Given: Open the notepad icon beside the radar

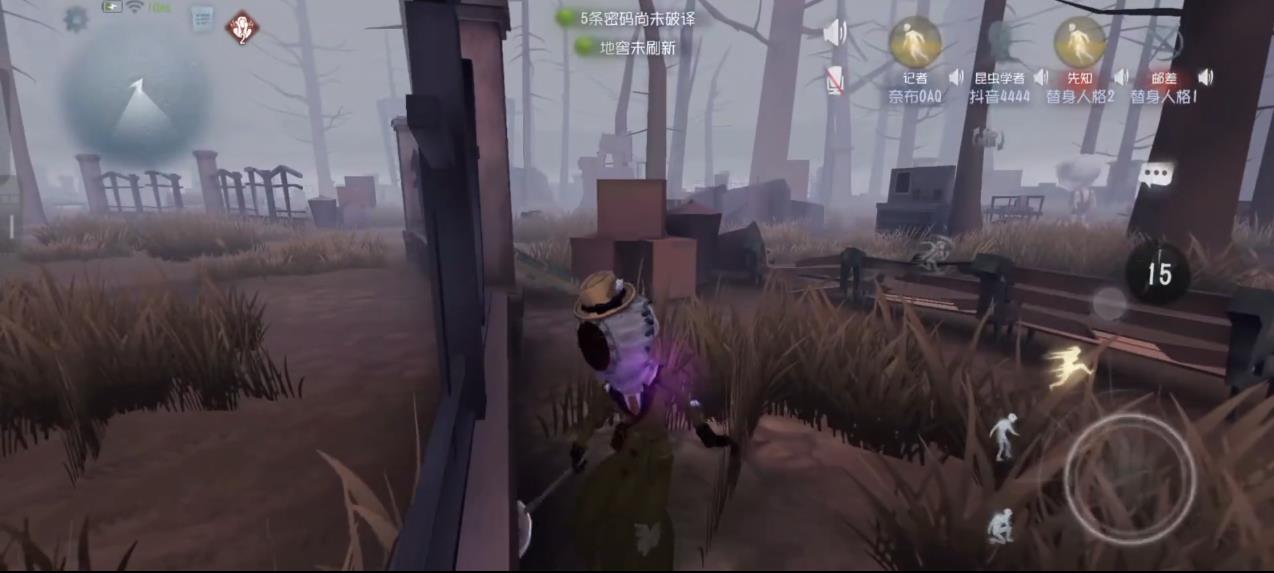Looking at the screenshot, I should click(x=202, y=18).
